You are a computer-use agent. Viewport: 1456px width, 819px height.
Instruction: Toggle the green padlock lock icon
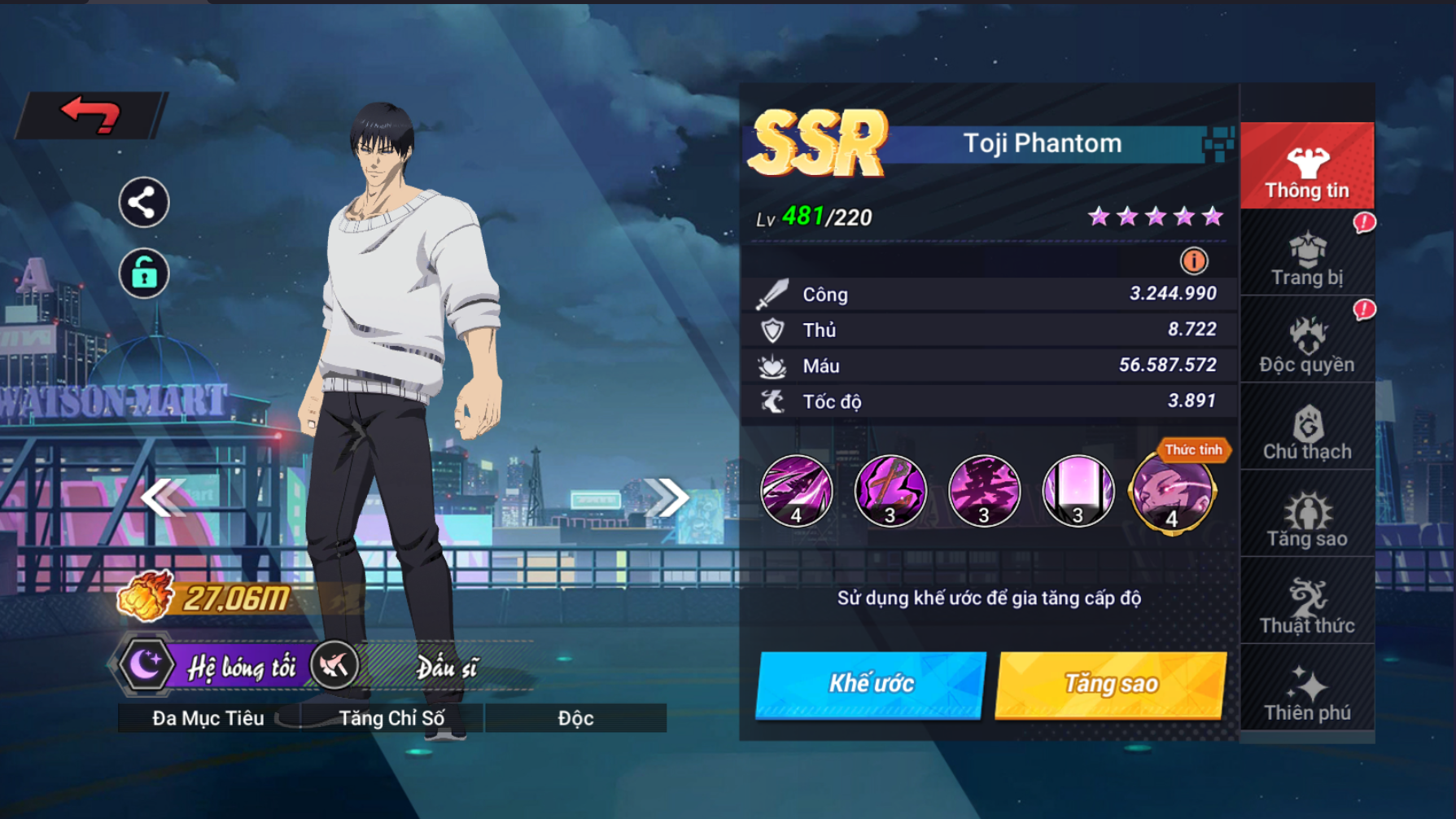pos(144,274)
